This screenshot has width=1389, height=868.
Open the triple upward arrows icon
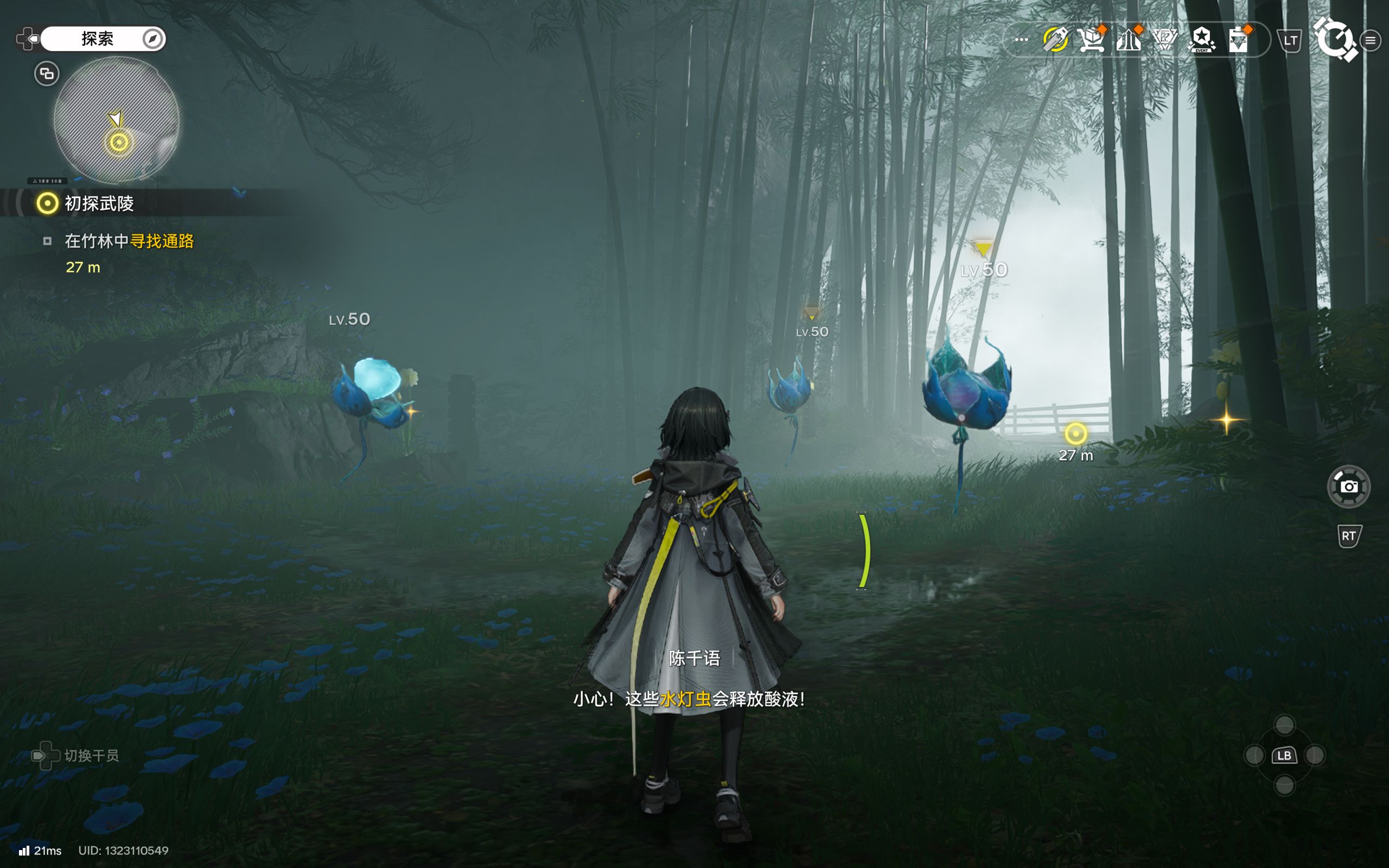[x=1129, y=40]
